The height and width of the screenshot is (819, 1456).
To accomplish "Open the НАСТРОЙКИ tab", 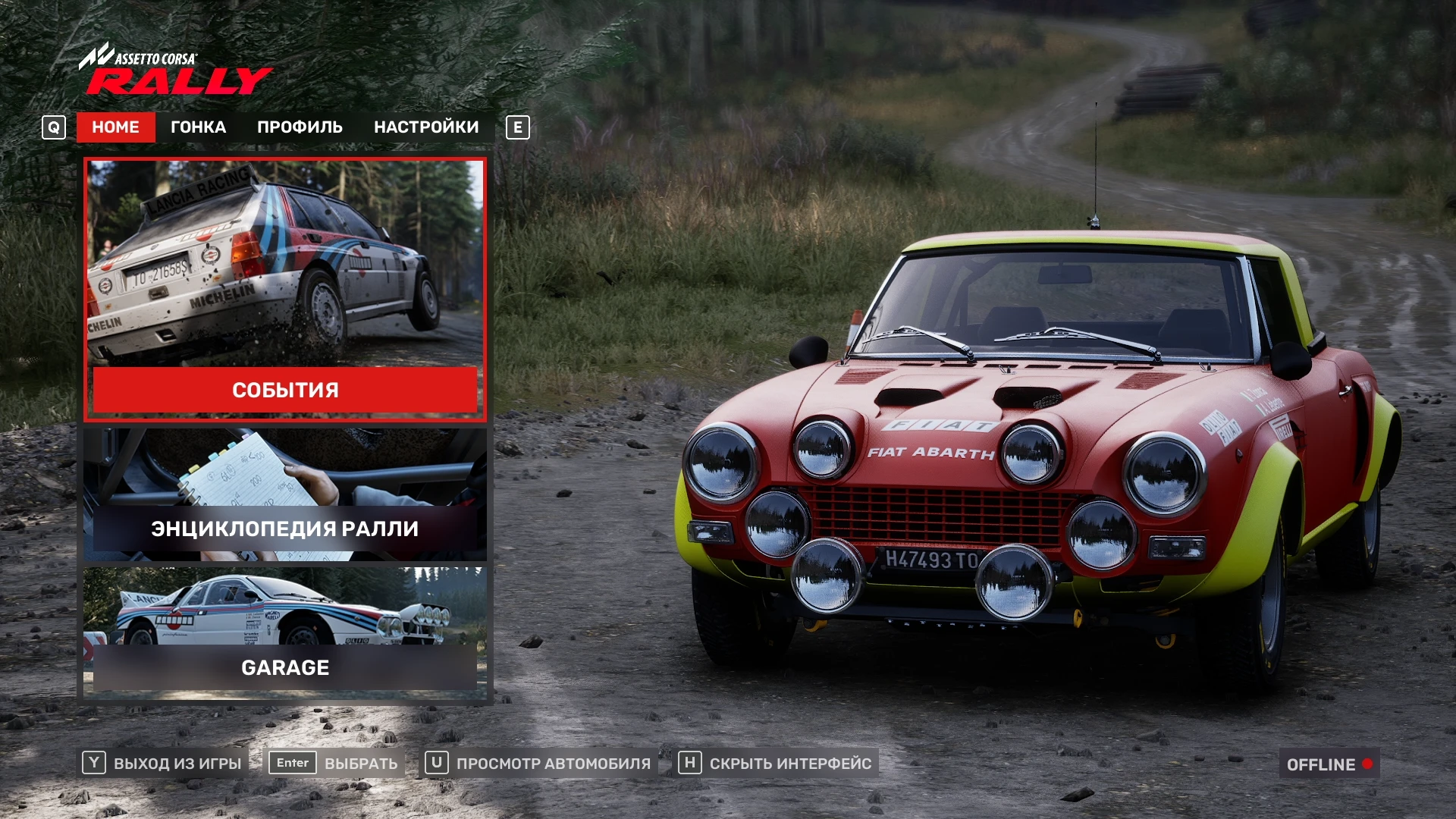I will (x=425, y=127).
